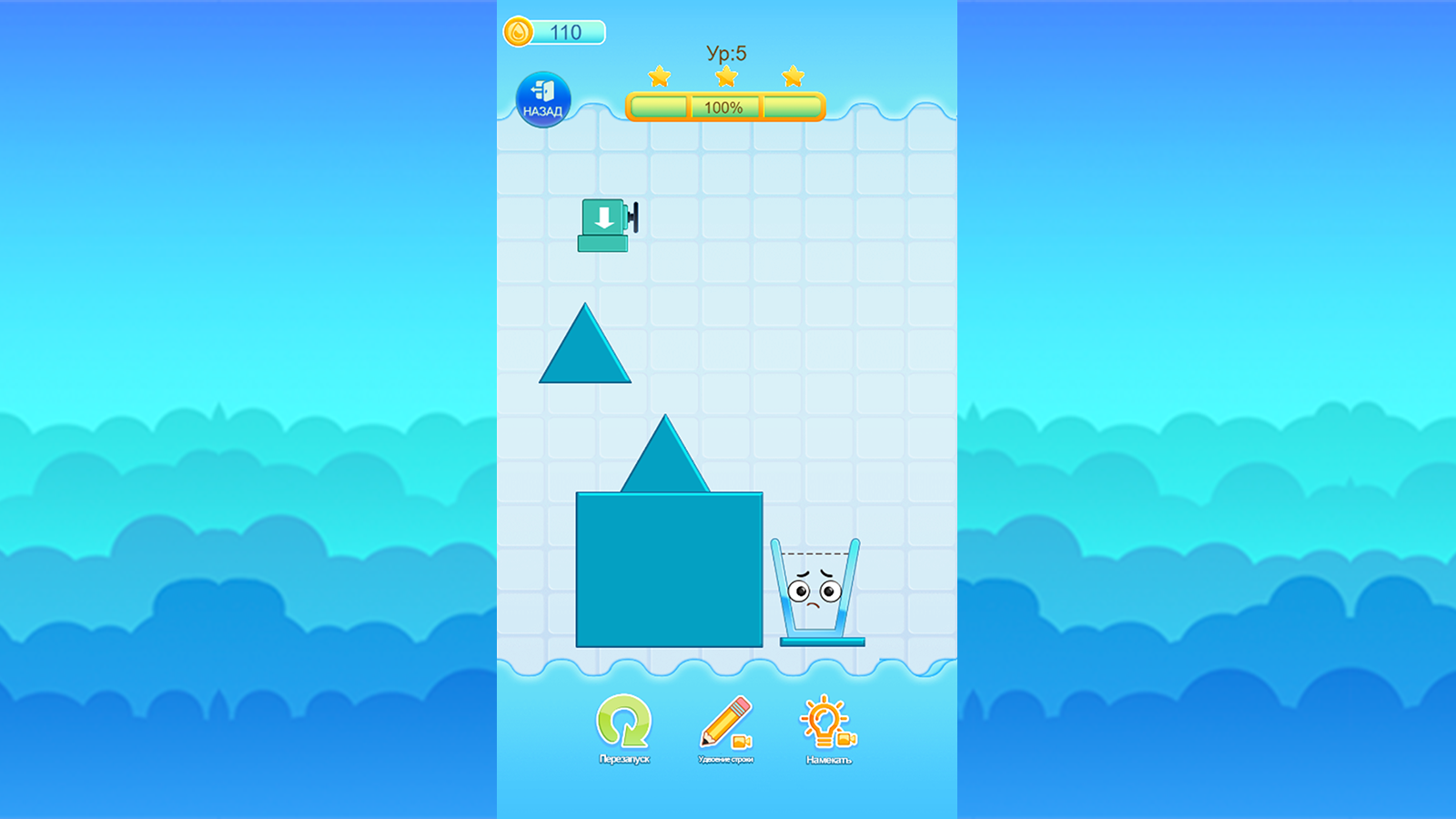Click the small floating triangle
This screenshot has height=819, width=1456.
click(583, 355)
